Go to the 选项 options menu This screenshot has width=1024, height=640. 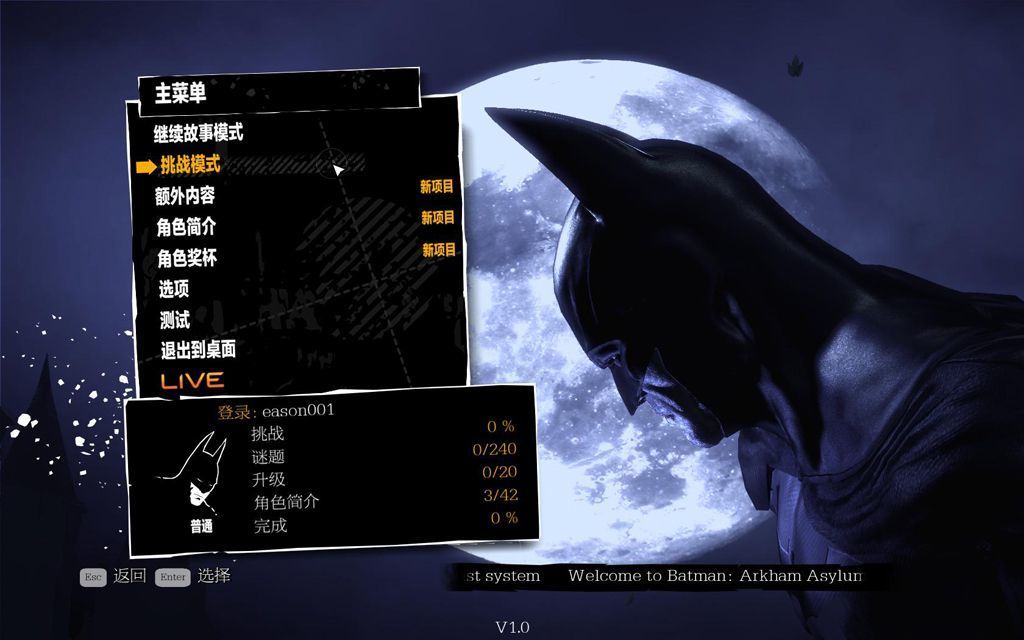coord(174,289)
